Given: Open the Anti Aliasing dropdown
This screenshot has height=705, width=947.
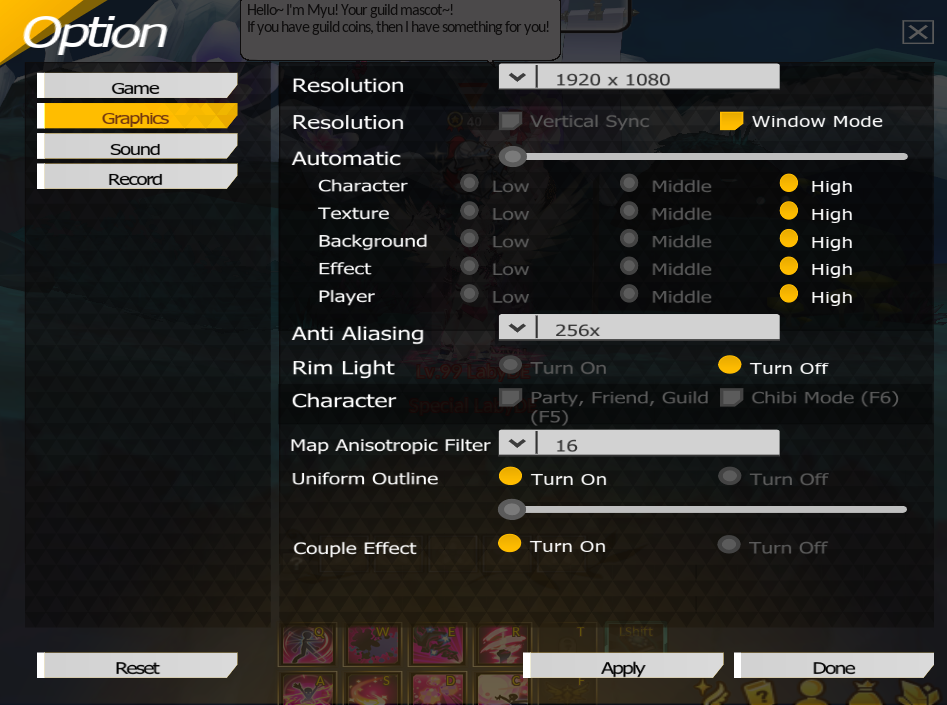Looking at the screenshot, I should click(517, 328).
